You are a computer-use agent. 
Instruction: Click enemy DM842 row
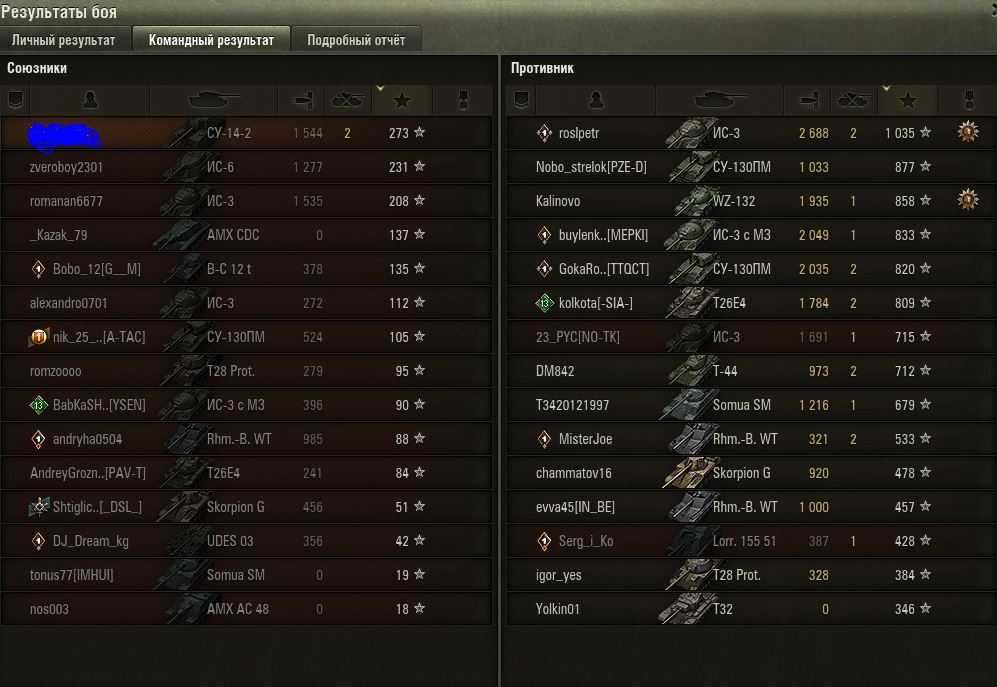tap(555, 371)
